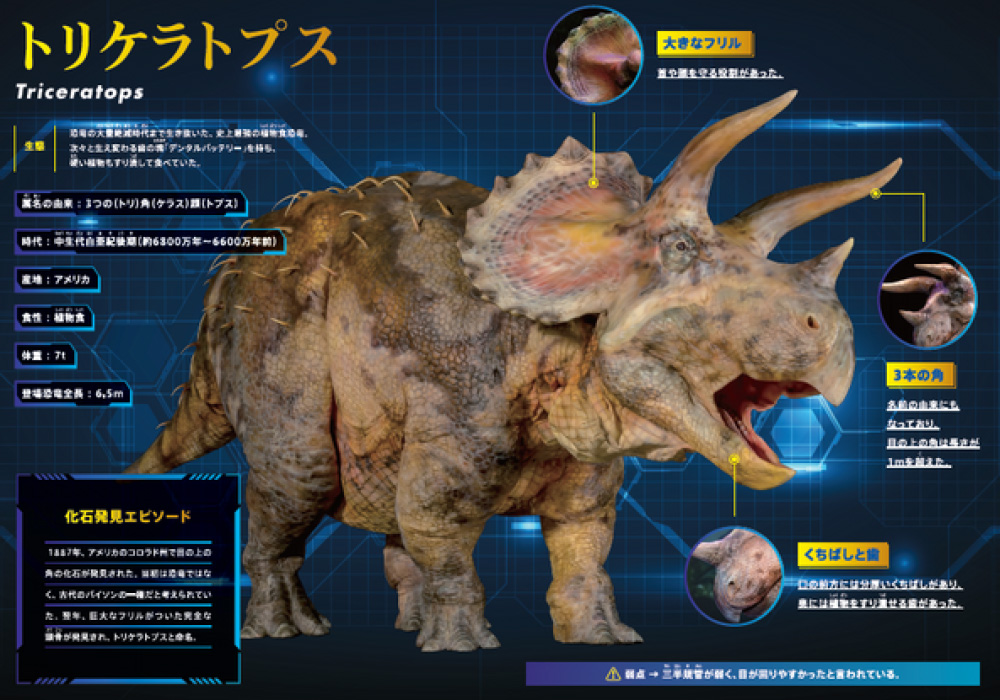The width and height of the screenshot is (1000, 700).
Task: Activate the yellow hotspot marker at the beak
Action: [x=734, y=460]
